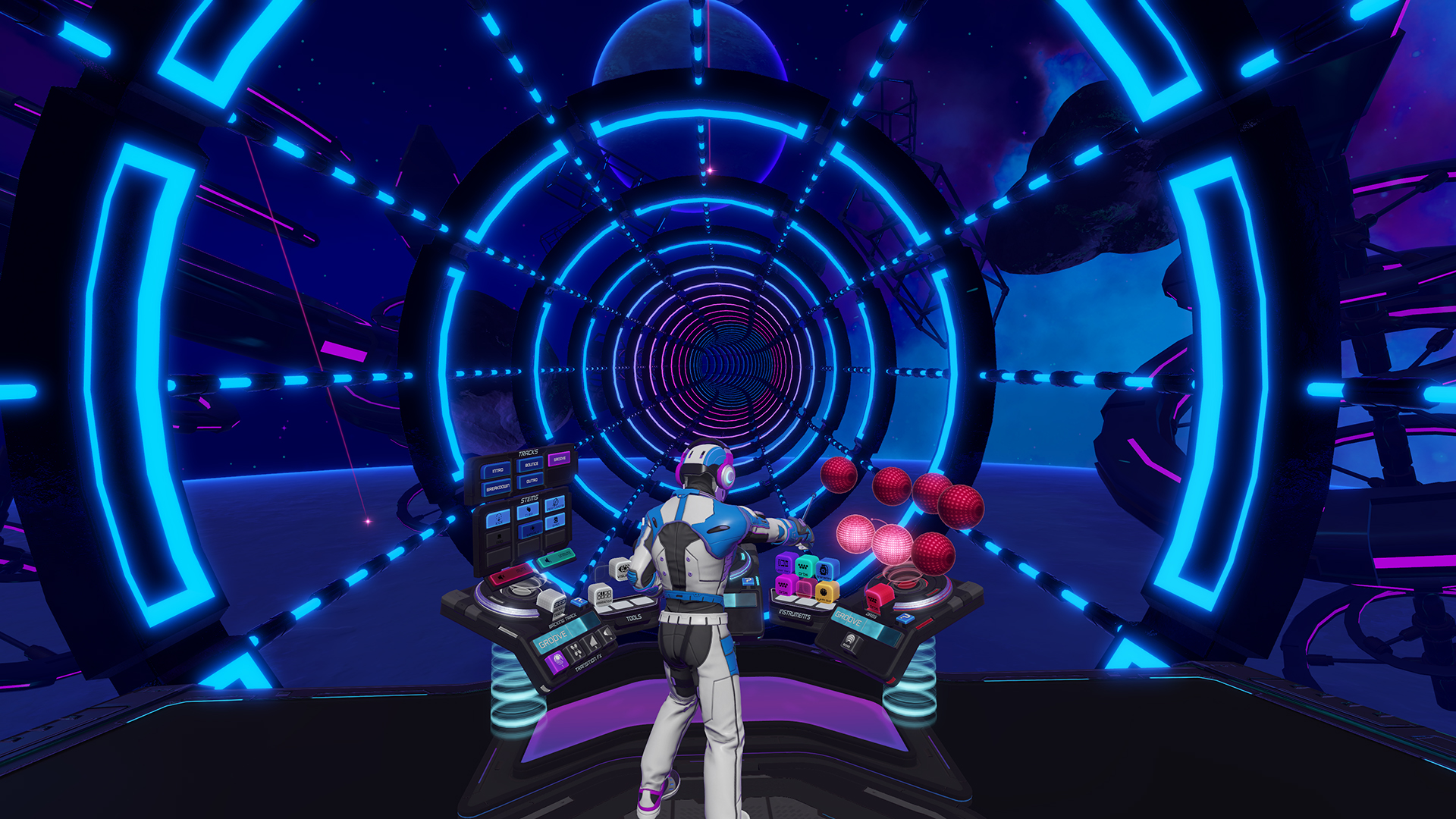Open the Percussion stem selector
Screen dimensions: 1456x819
tap(555, 504)
